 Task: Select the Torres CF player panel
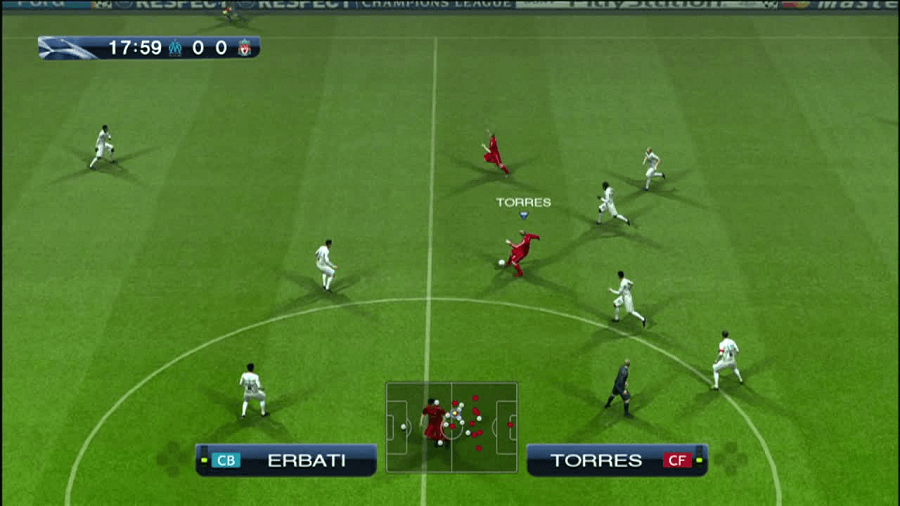point(616,460)
